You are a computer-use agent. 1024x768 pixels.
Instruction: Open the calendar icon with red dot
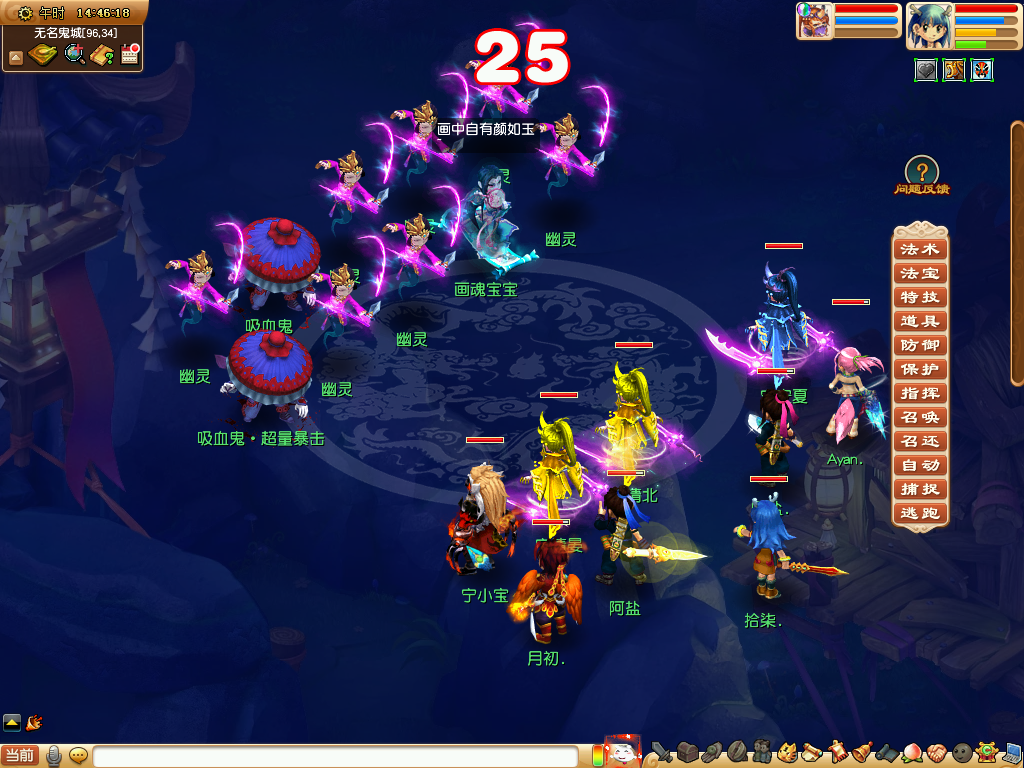pyautogui.click(x=129, y=55)
